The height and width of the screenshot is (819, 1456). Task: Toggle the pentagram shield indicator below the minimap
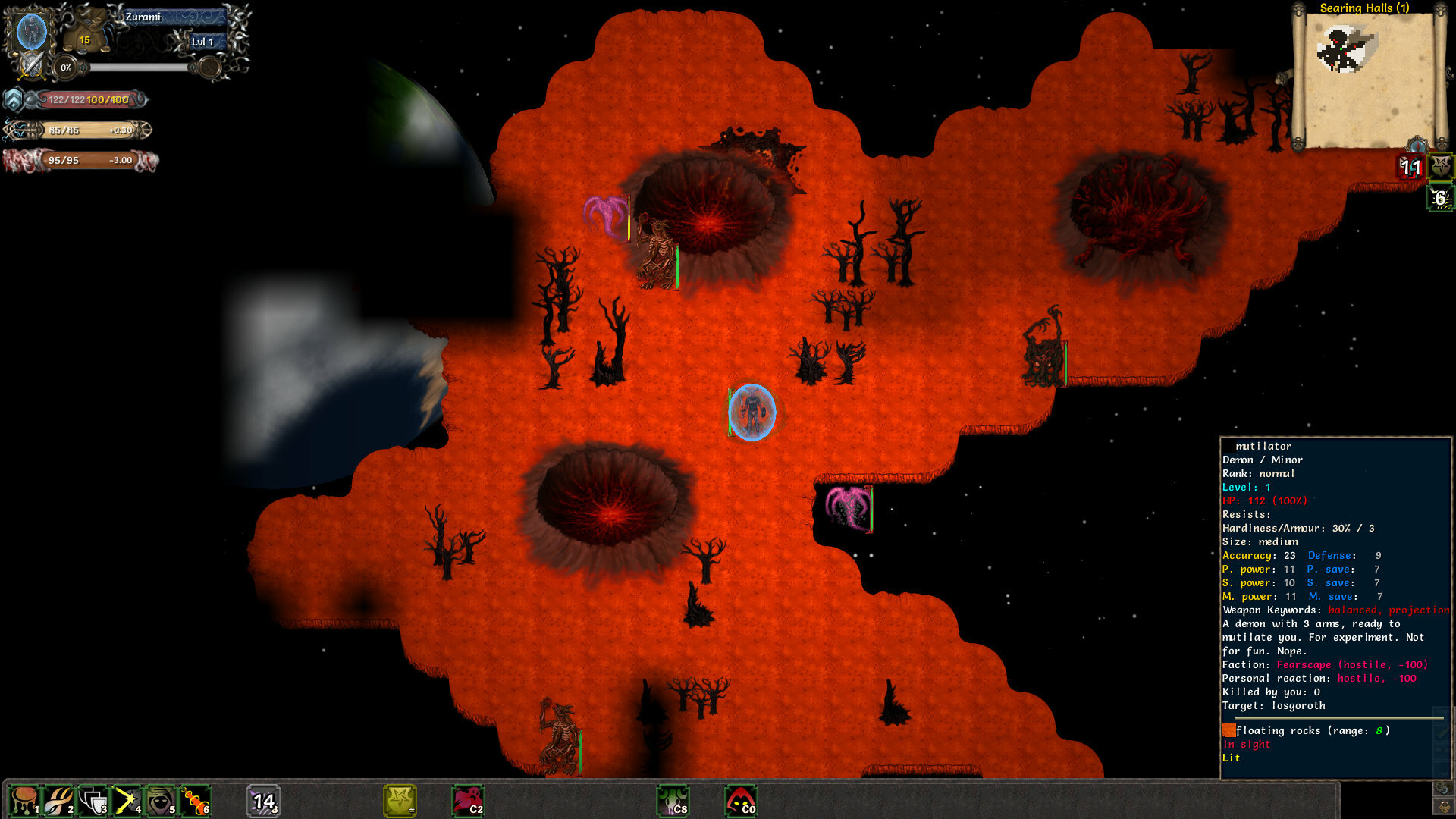[x=1439, y=167]
